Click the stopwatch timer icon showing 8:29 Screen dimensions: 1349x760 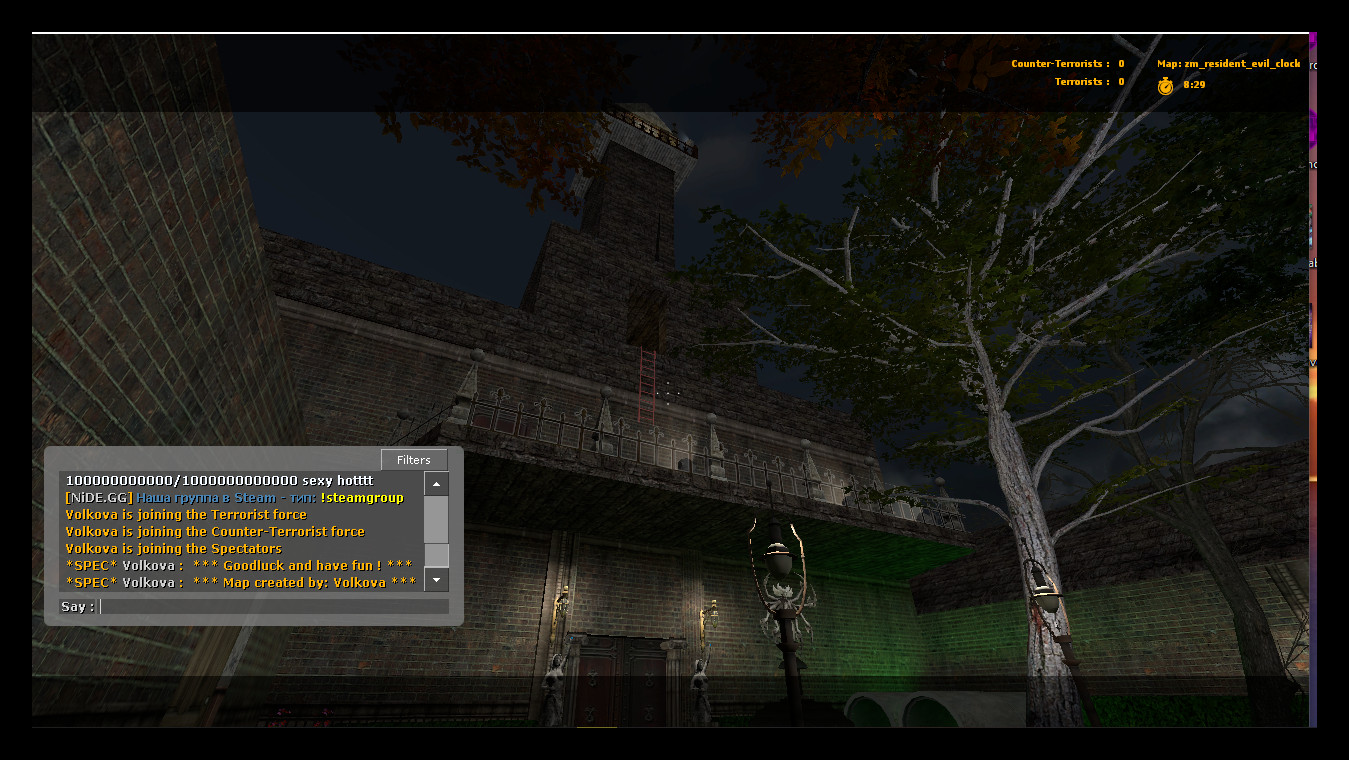[1165, 87]
